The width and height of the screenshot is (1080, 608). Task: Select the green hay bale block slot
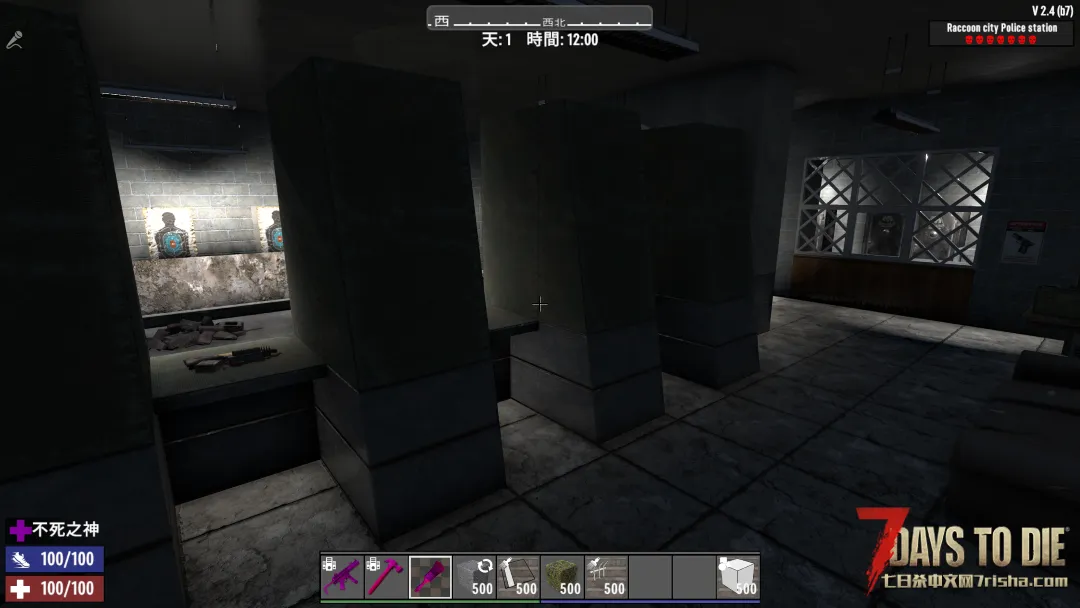562,577
